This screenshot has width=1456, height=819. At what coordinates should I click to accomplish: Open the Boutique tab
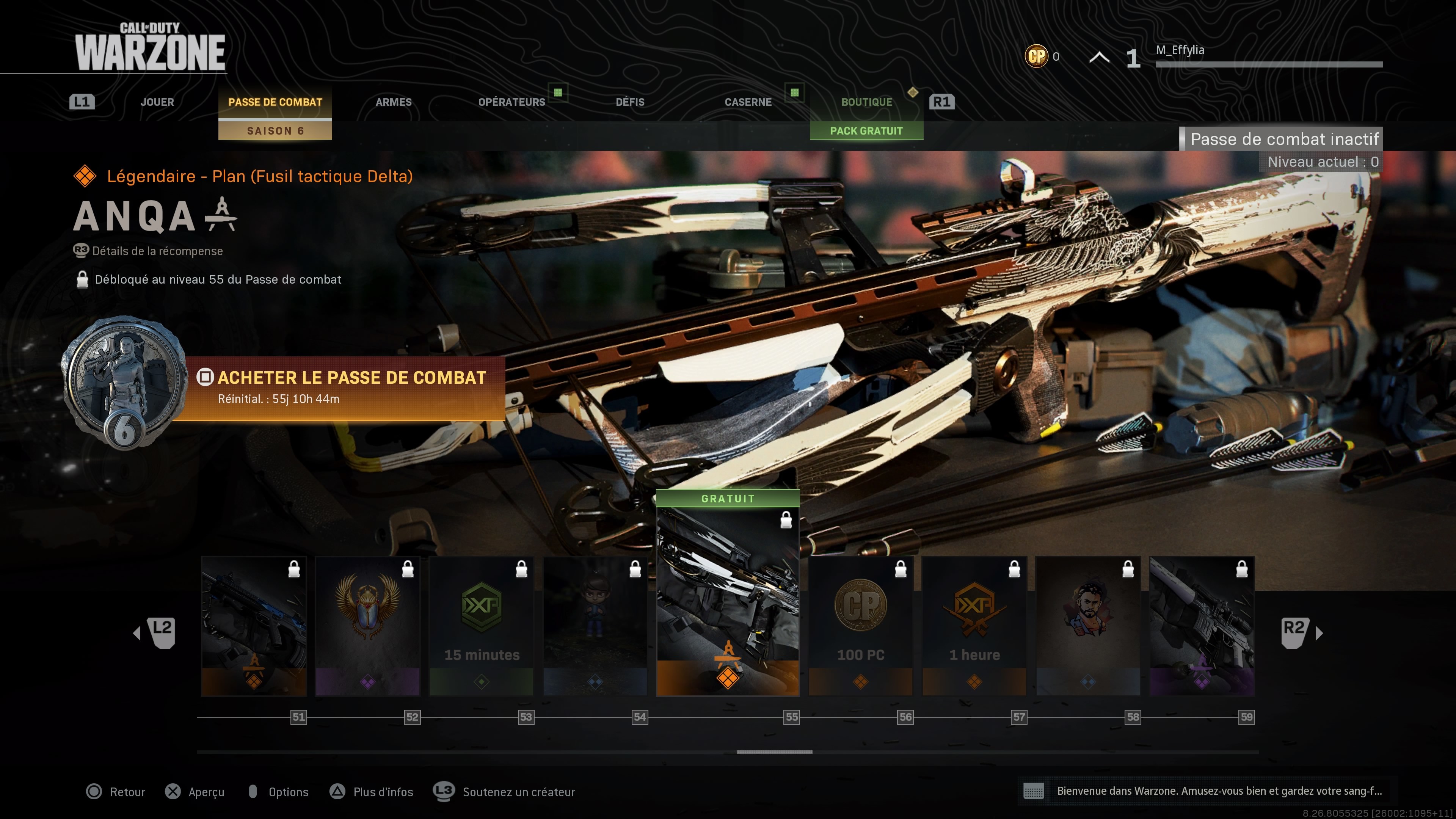(866, 102)
